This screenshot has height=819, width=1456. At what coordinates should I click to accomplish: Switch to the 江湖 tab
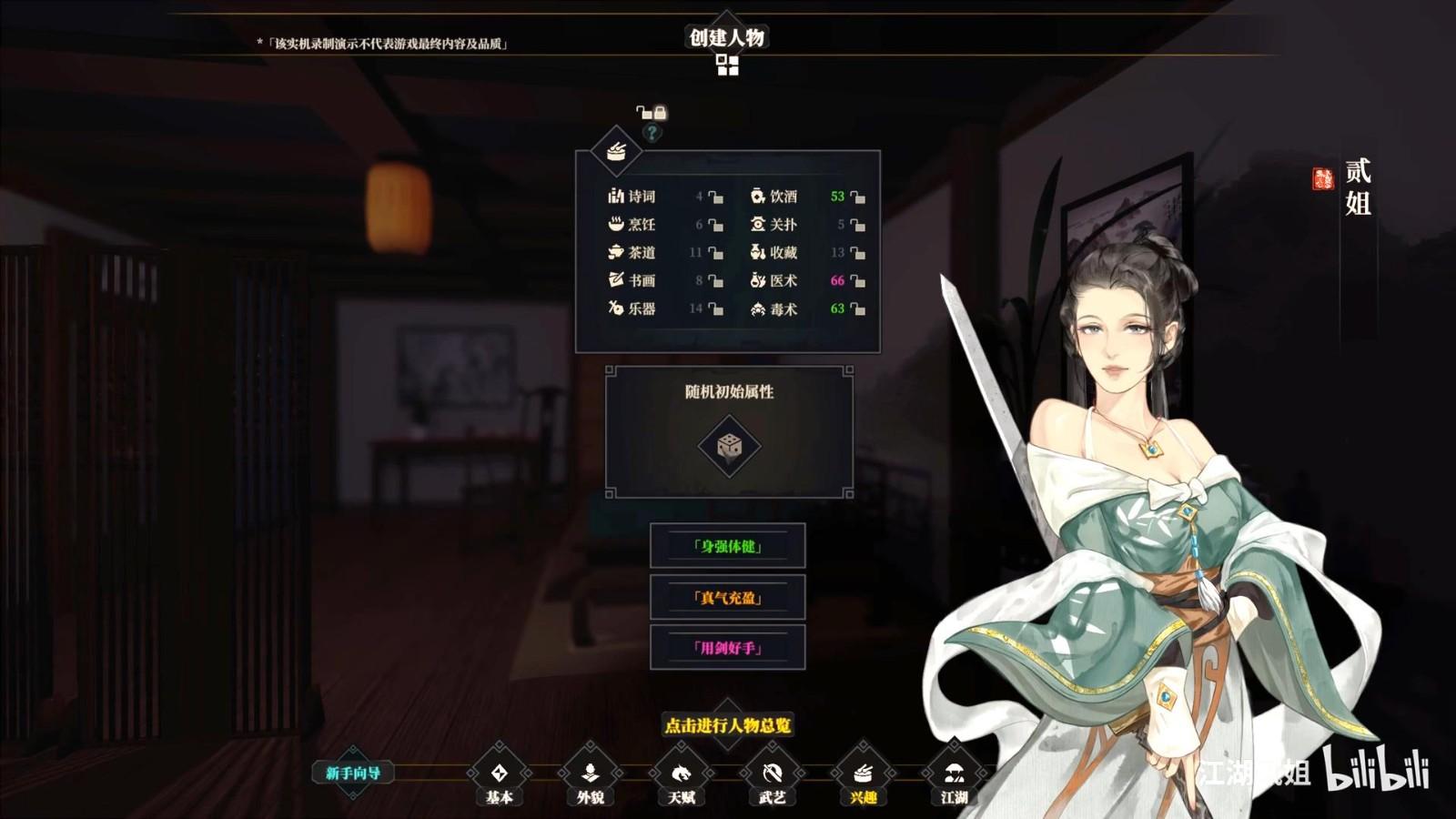click(x=954, y=774)
